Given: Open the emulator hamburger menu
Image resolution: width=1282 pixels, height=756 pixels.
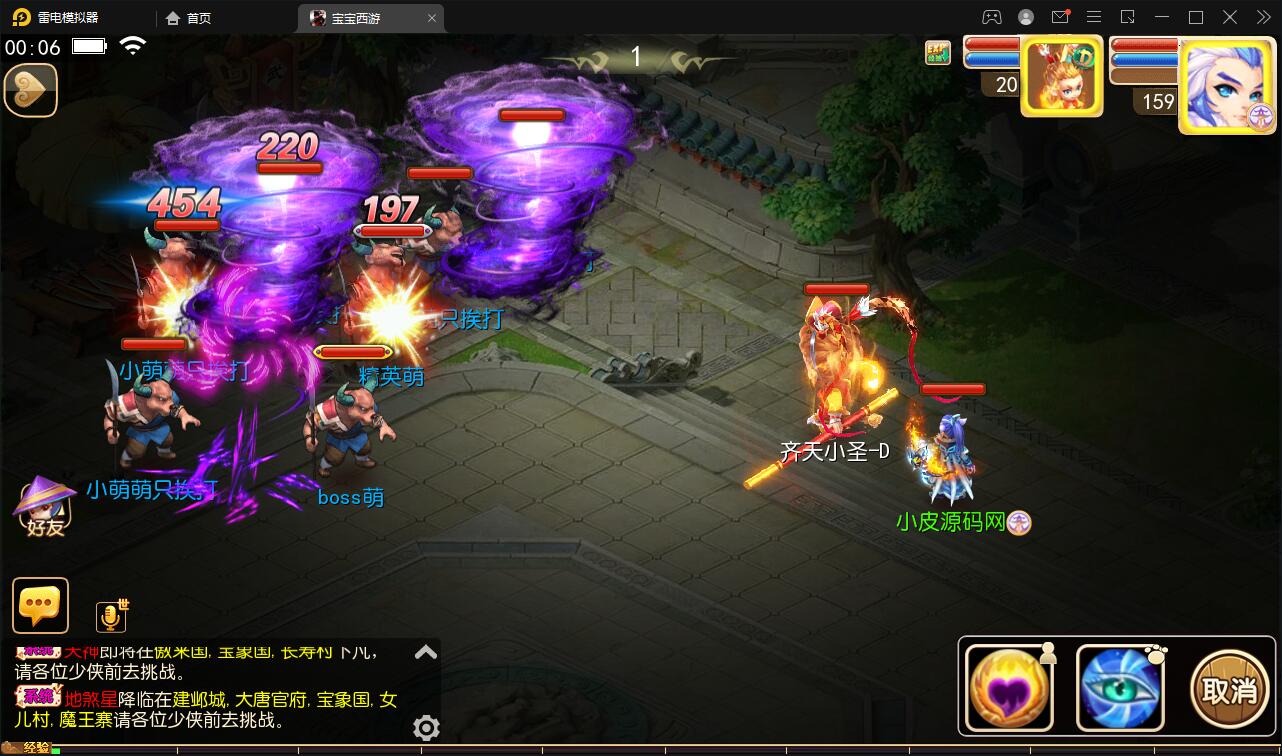Looking at the screenshot, I should (1094, 17).
